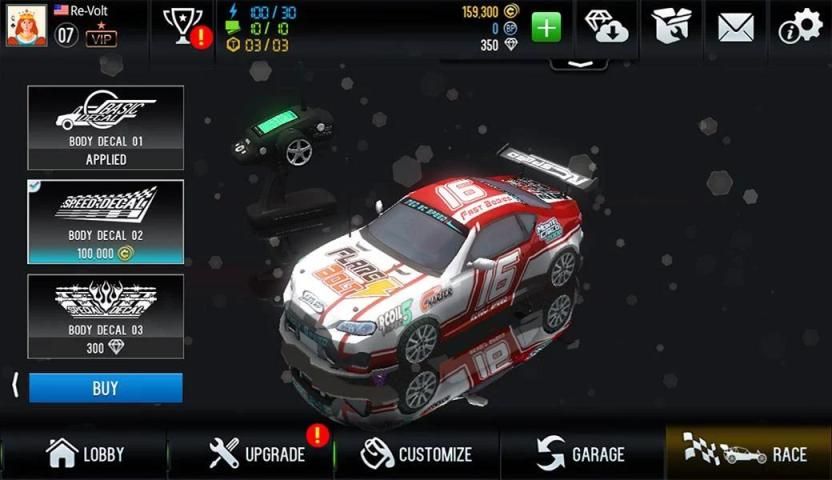
Task: Open the Garage
Action: 581,453
